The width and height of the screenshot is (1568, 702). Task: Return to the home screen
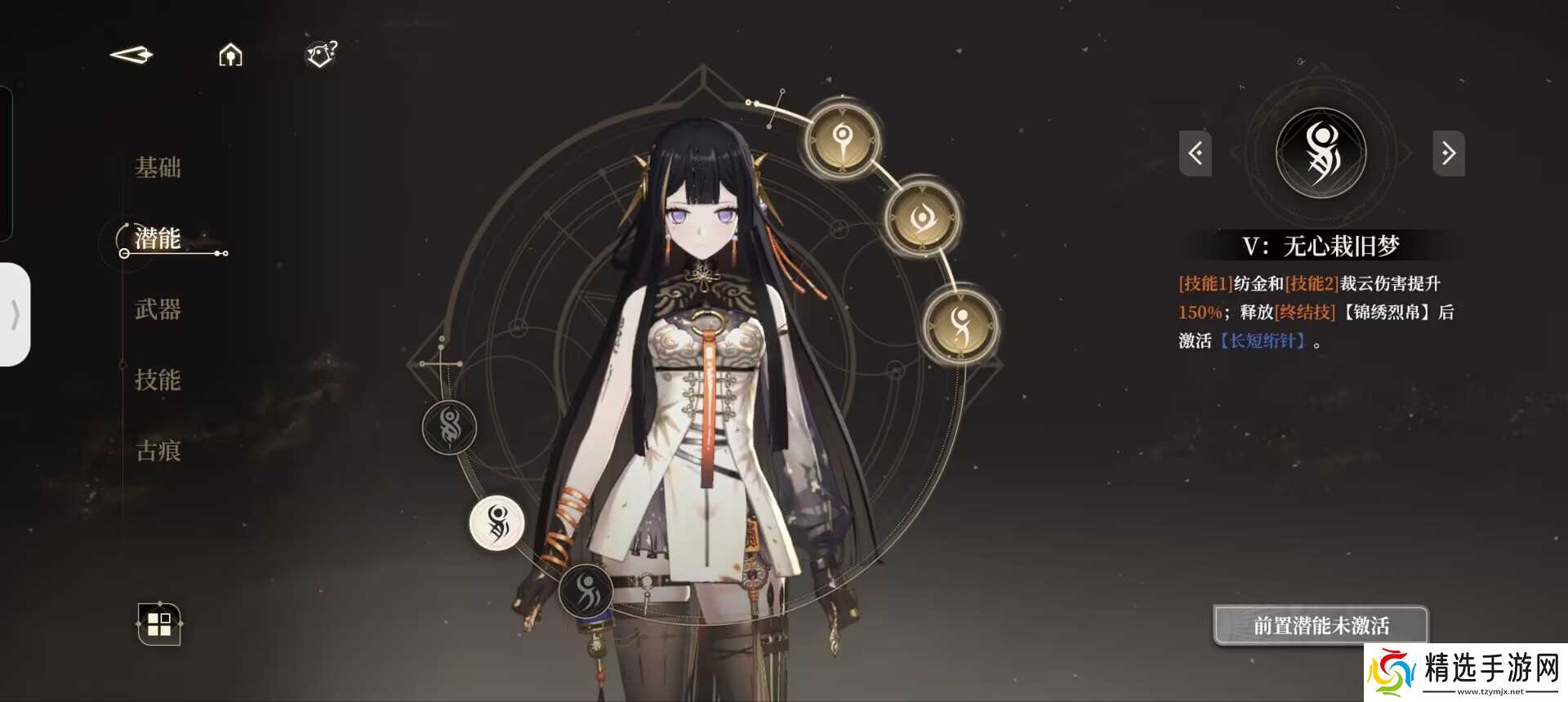point(230,56)
